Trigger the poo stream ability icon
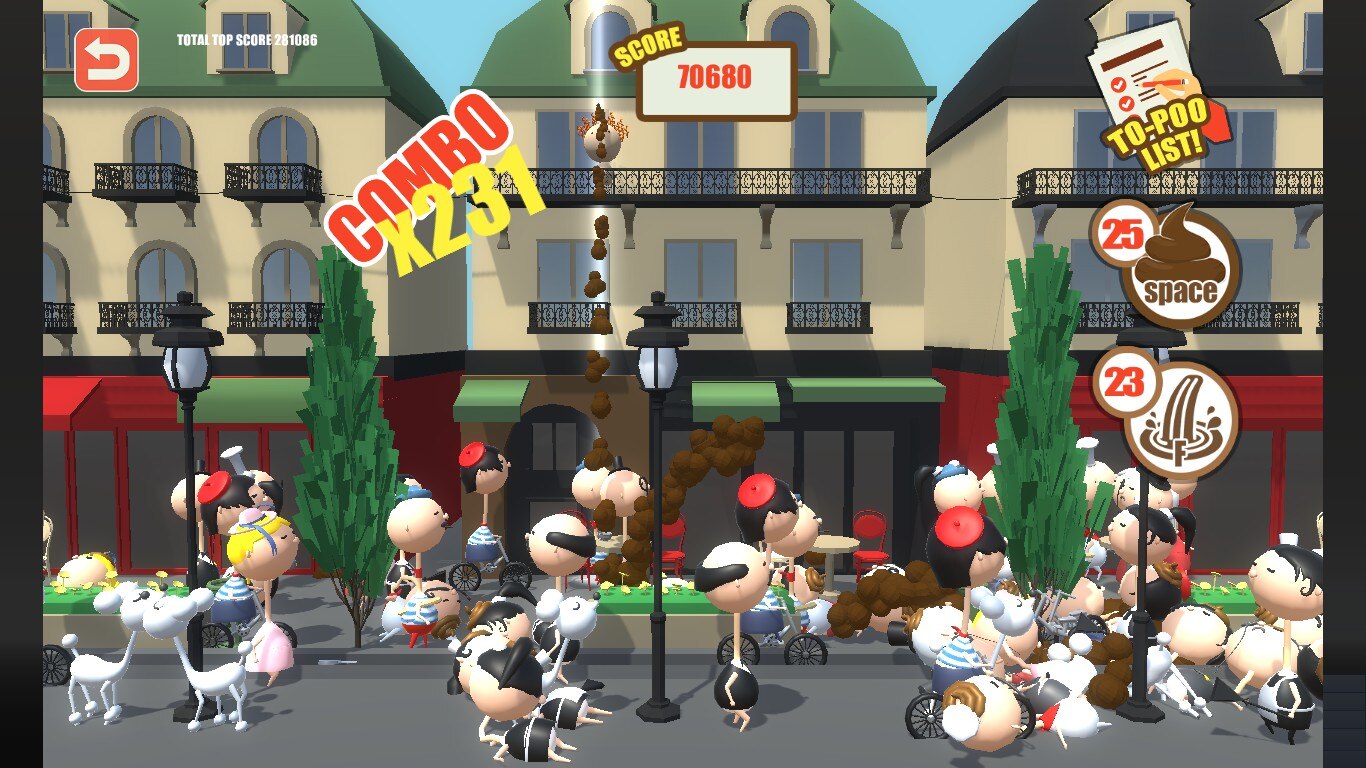This screenshot has width=1366, height=768. (x=1182, y=422)
